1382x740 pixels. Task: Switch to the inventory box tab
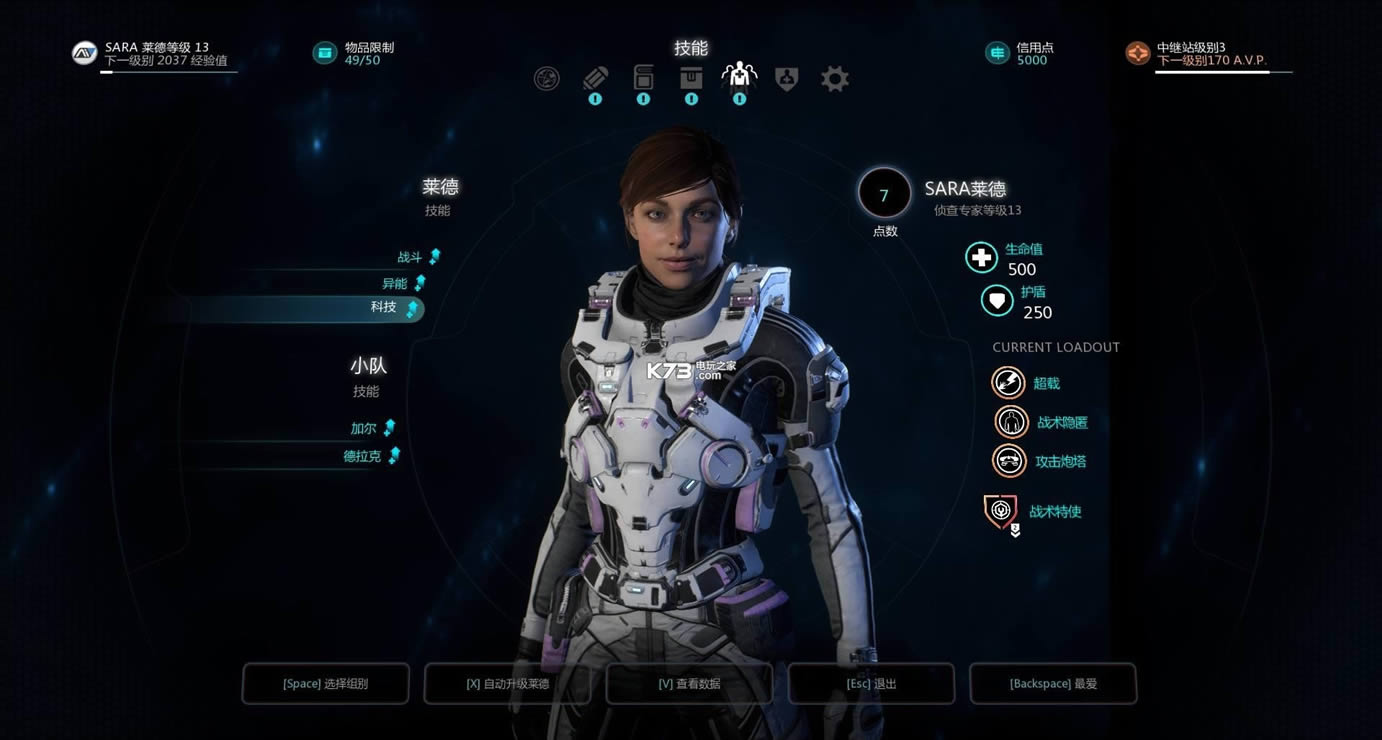[691, 77]
